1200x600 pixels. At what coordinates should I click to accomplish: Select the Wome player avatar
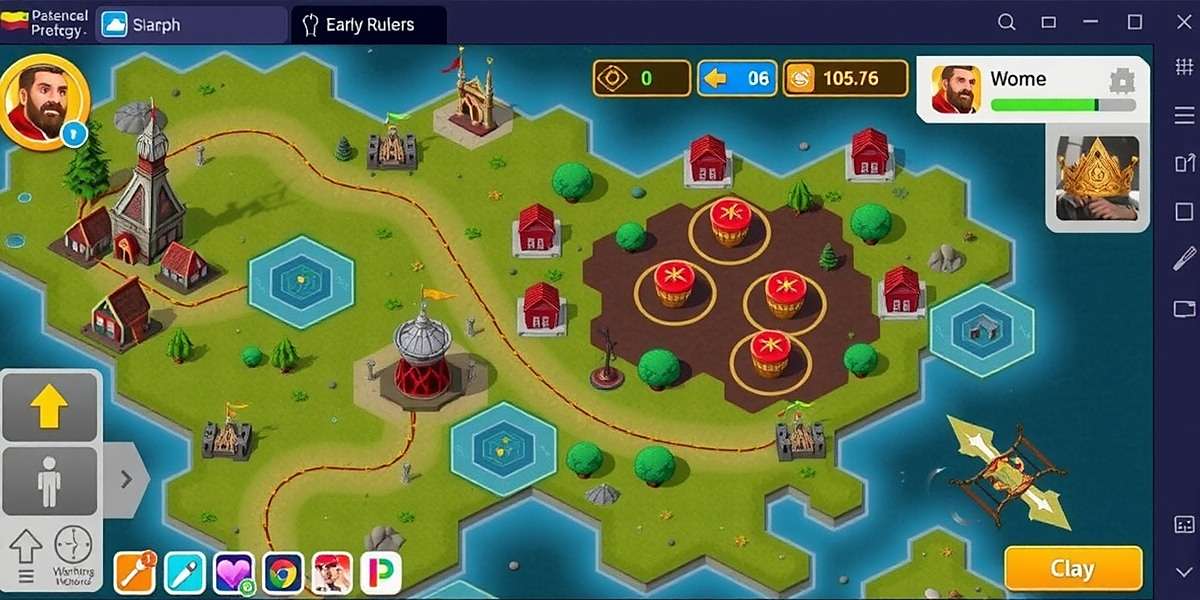click(956, 90)
